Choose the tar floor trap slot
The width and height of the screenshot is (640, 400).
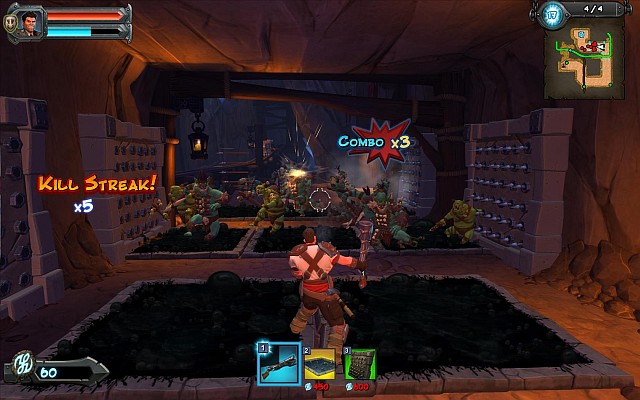[320, 365]
